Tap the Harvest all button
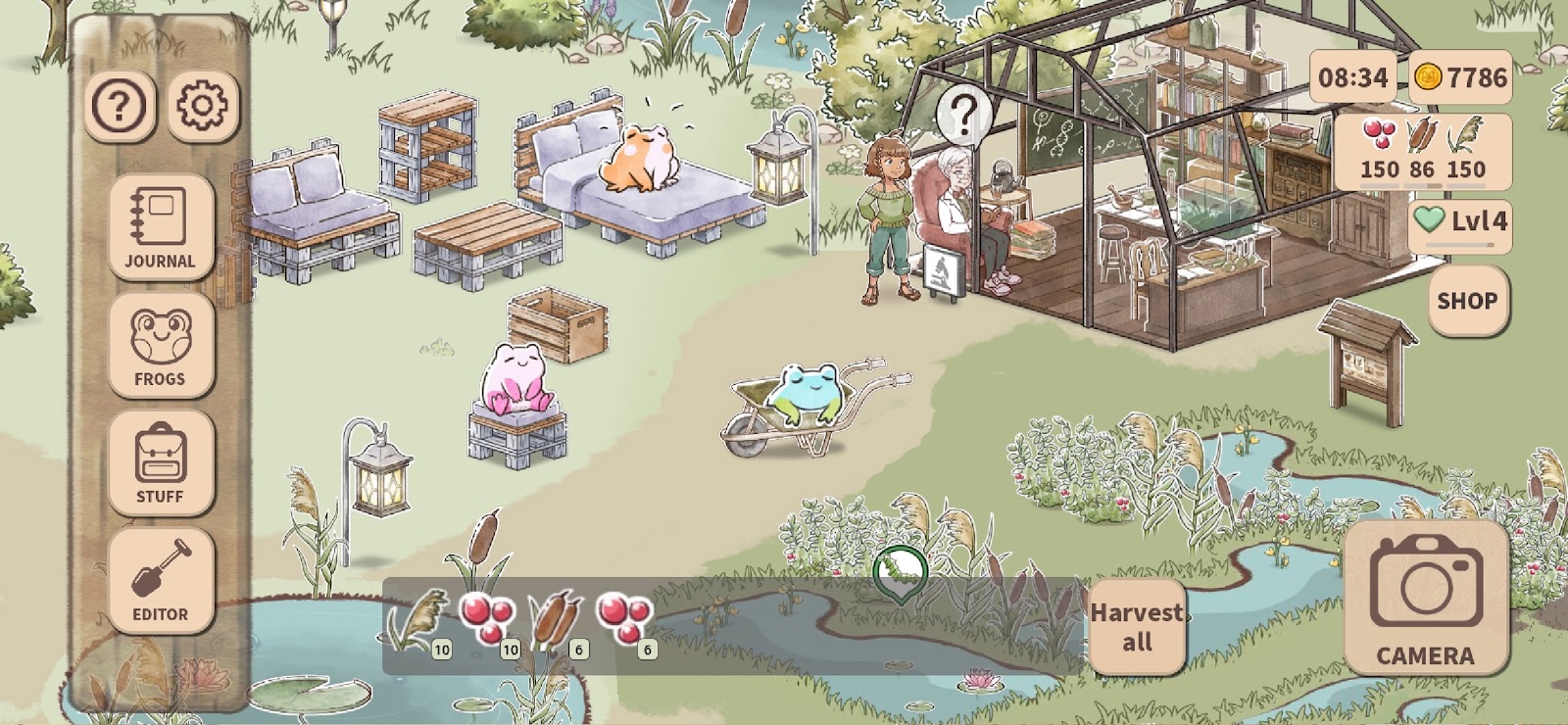 tap(1137, 627)
